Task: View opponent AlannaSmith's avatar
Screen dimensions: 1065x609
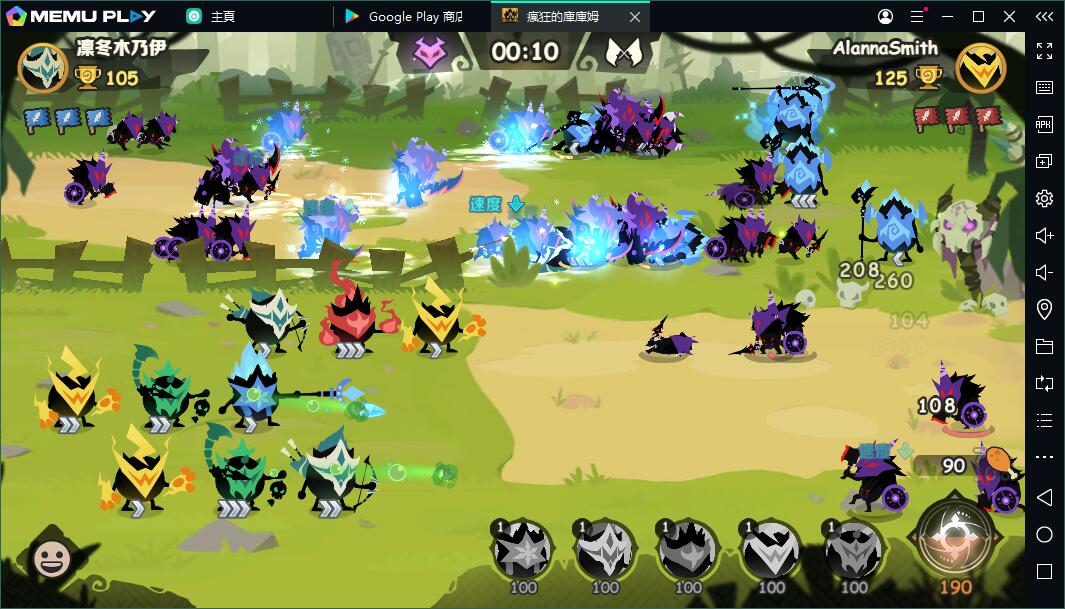Action: (980, 68)
